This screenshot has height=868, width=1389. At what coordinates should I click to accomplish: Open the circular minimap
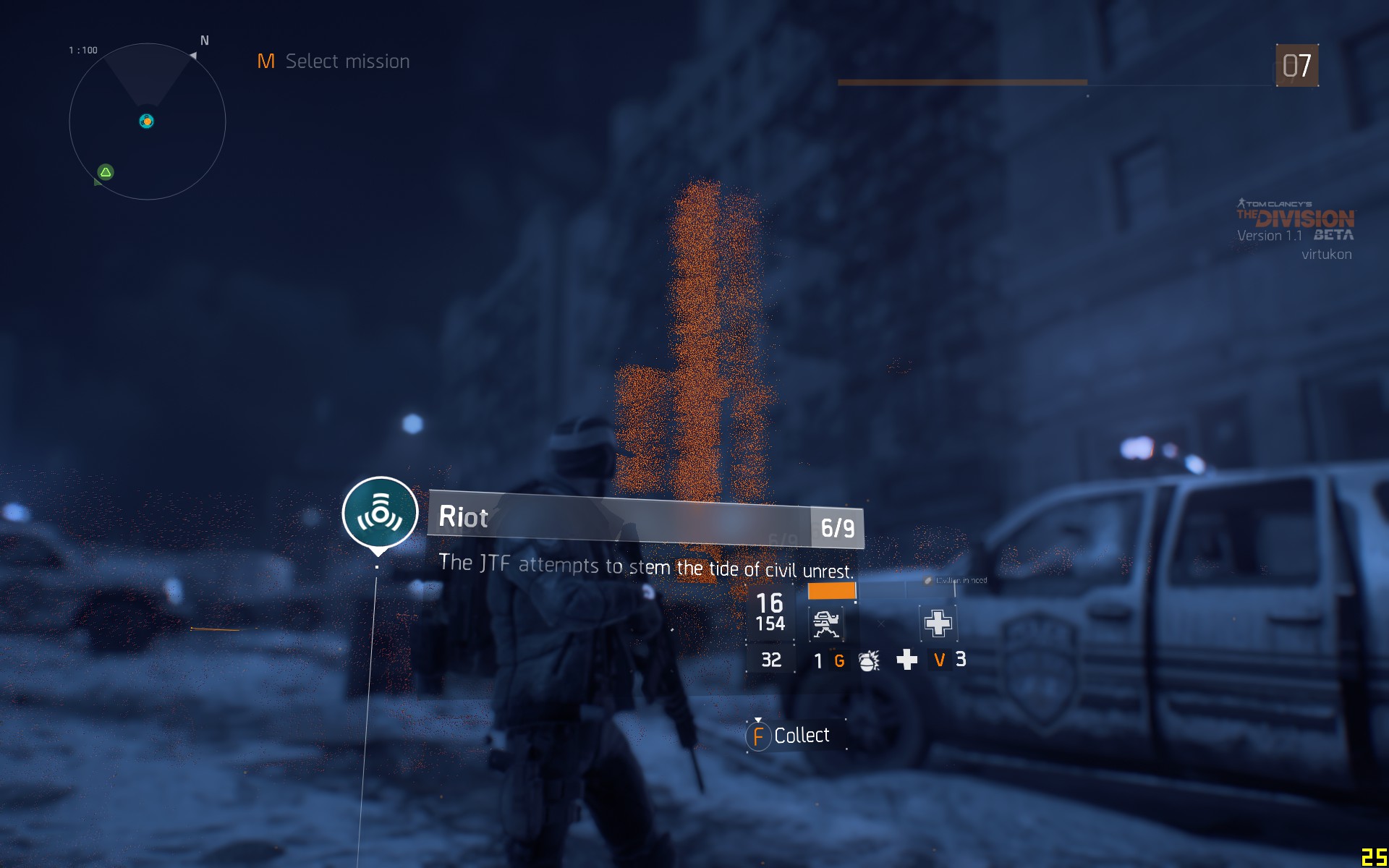[148, 122]
